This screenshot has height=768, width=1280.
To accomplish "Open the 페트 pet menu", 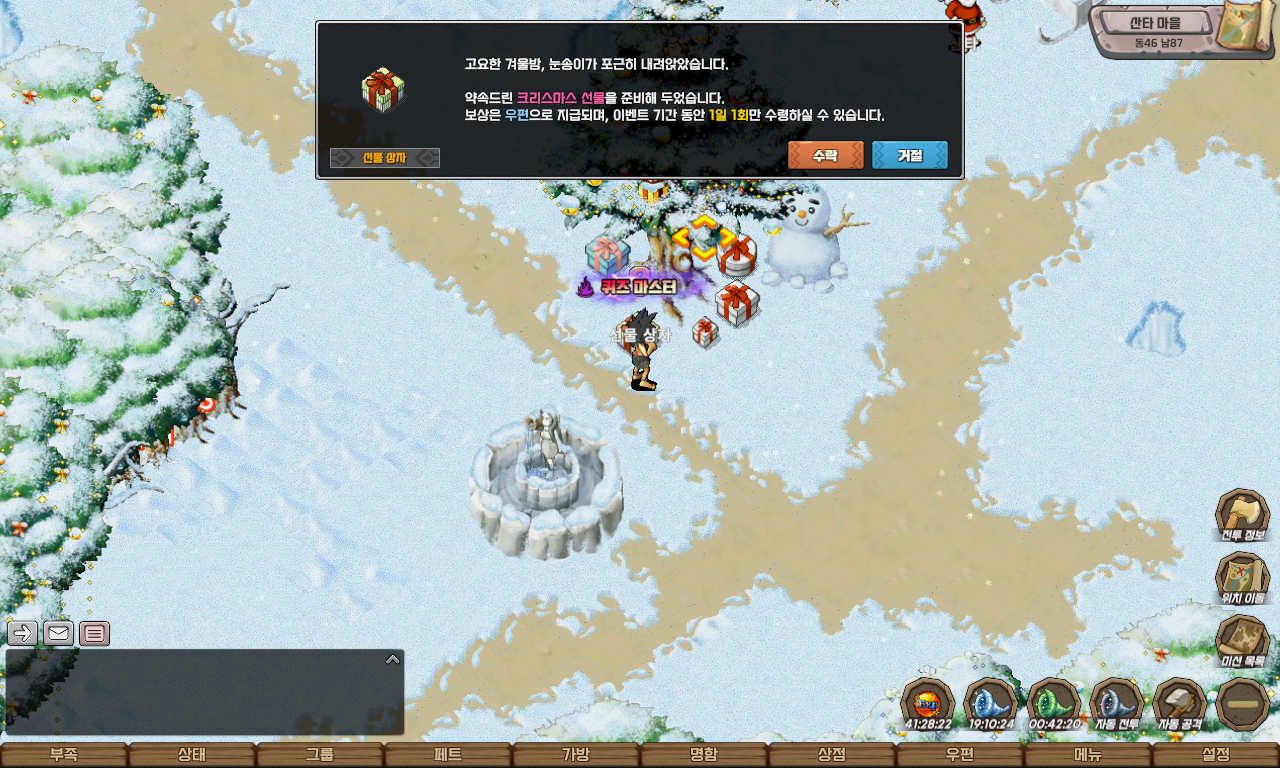I will 448,755.
